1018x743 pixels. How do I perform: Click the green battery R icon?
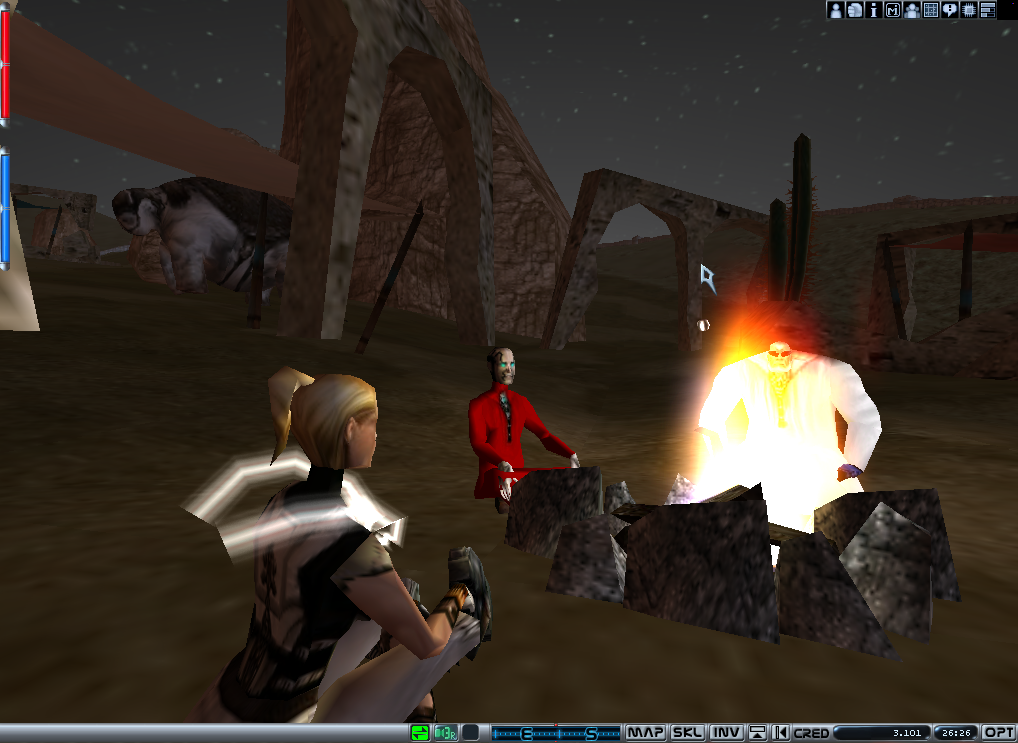click(x=445, y=733)
